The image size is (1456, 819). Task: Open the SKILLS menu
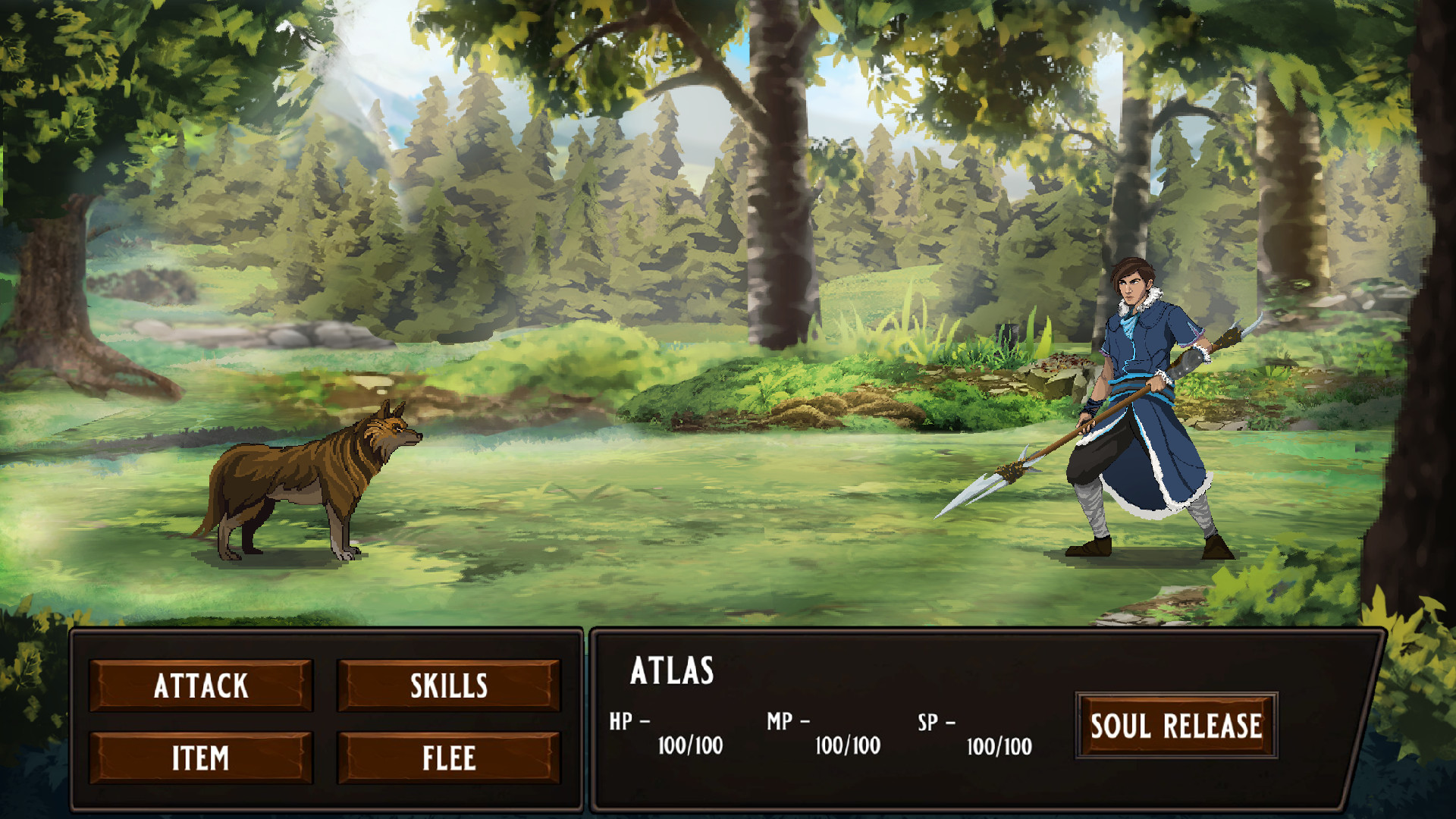pos(448,686)
